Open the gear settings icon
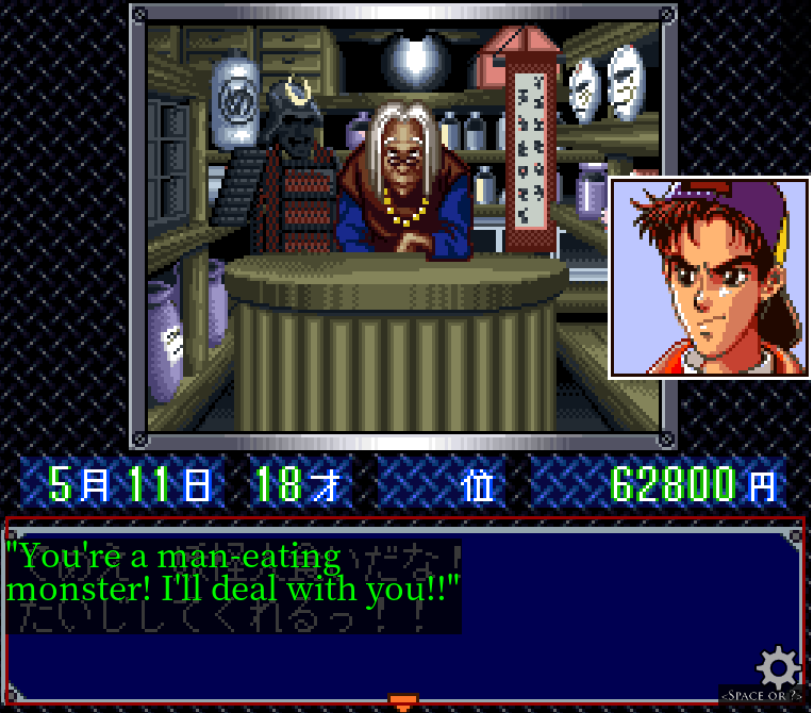This screenshot has height=713, width=811. coord(777,667)
